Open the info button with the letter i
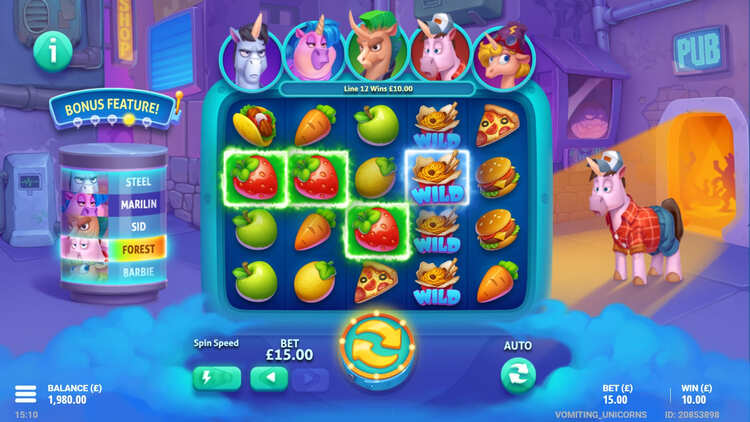750x422 pixels. click(x=51, y=52)
